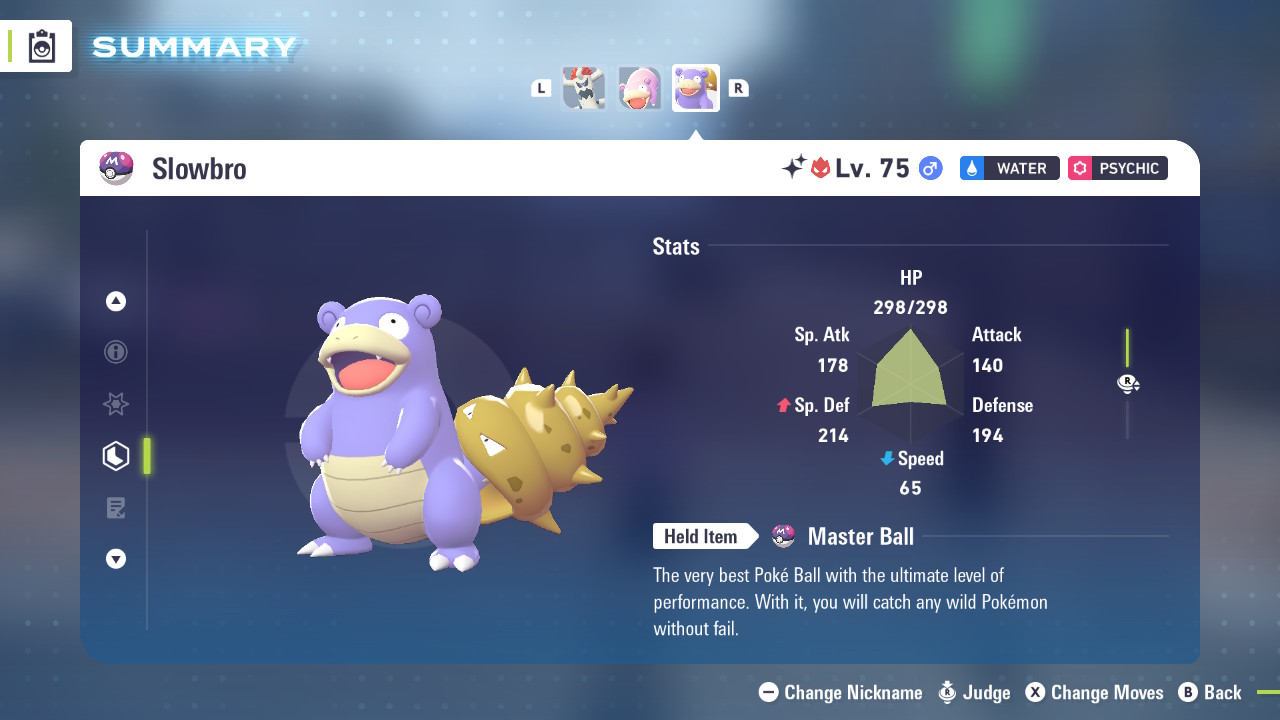
Task: Click the summary clipboard icon
Action: pos(42,46)
